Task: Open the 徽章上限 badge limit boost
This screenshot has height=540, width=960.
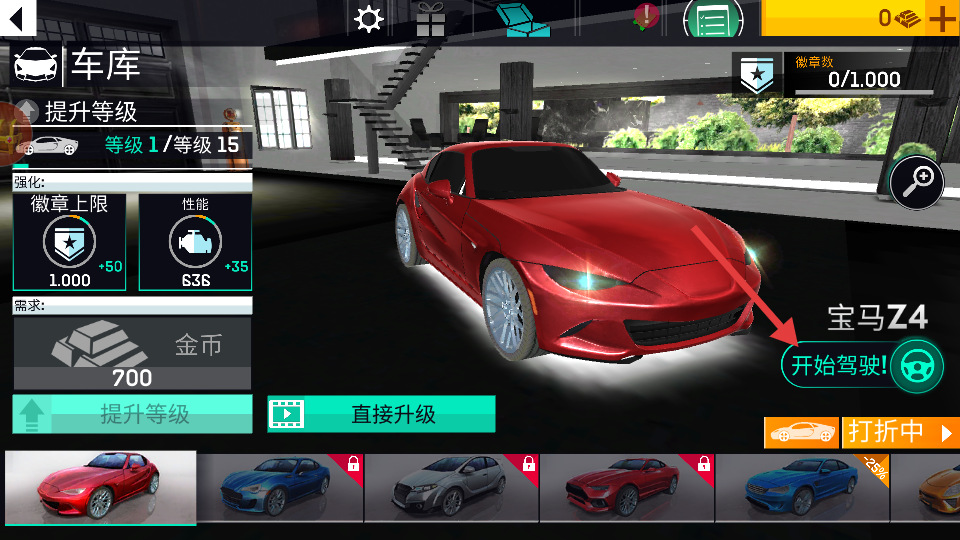Action: pyautogui.click(x=69, y=241)
